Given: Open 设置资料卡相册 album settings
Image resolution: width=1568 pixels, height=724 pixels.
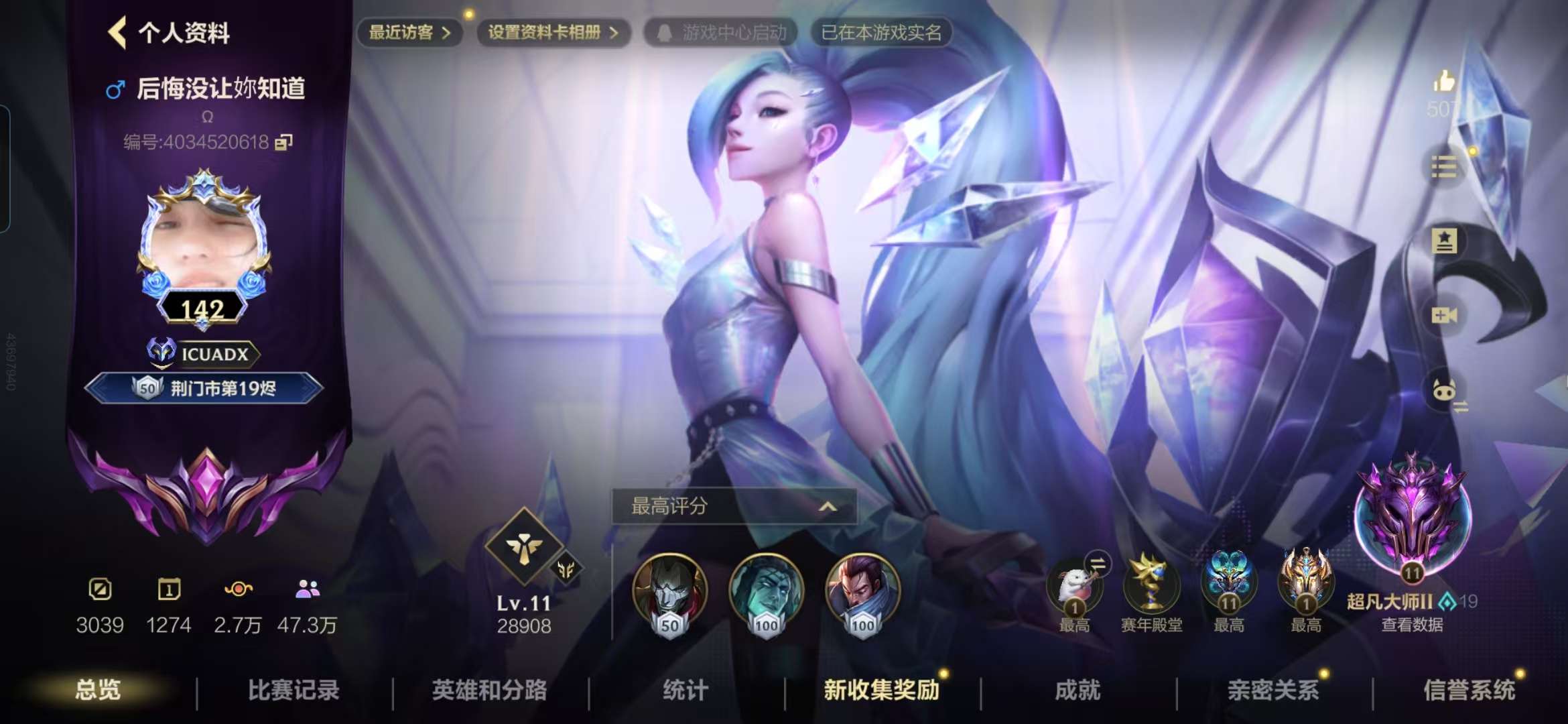Looking at the screenshot, I should [x=553, y=32].
